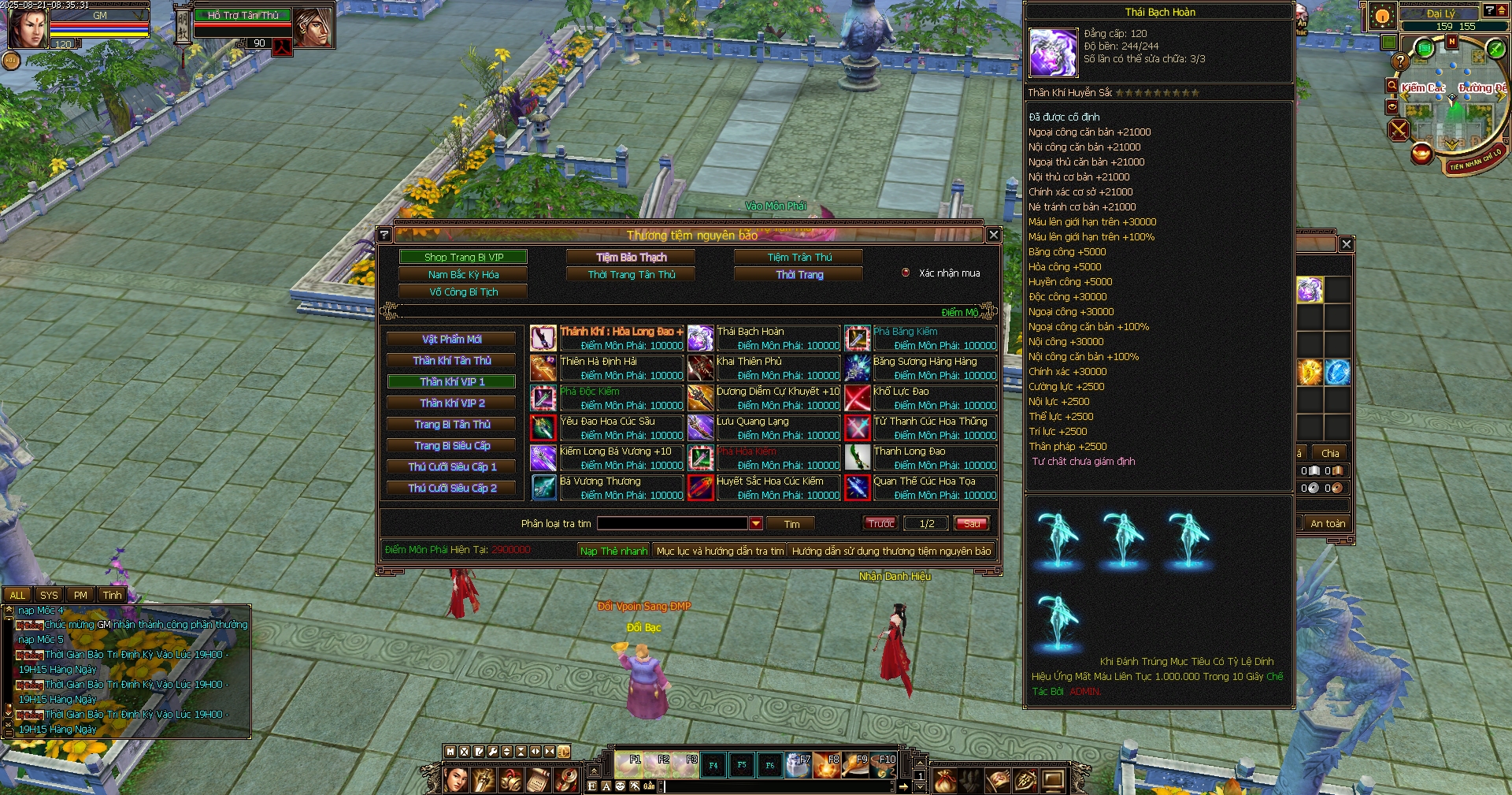Select the Thần Khí VIP 2 category
The image size is (1512, 795).
pyautogui.click(x=451, y=403)
